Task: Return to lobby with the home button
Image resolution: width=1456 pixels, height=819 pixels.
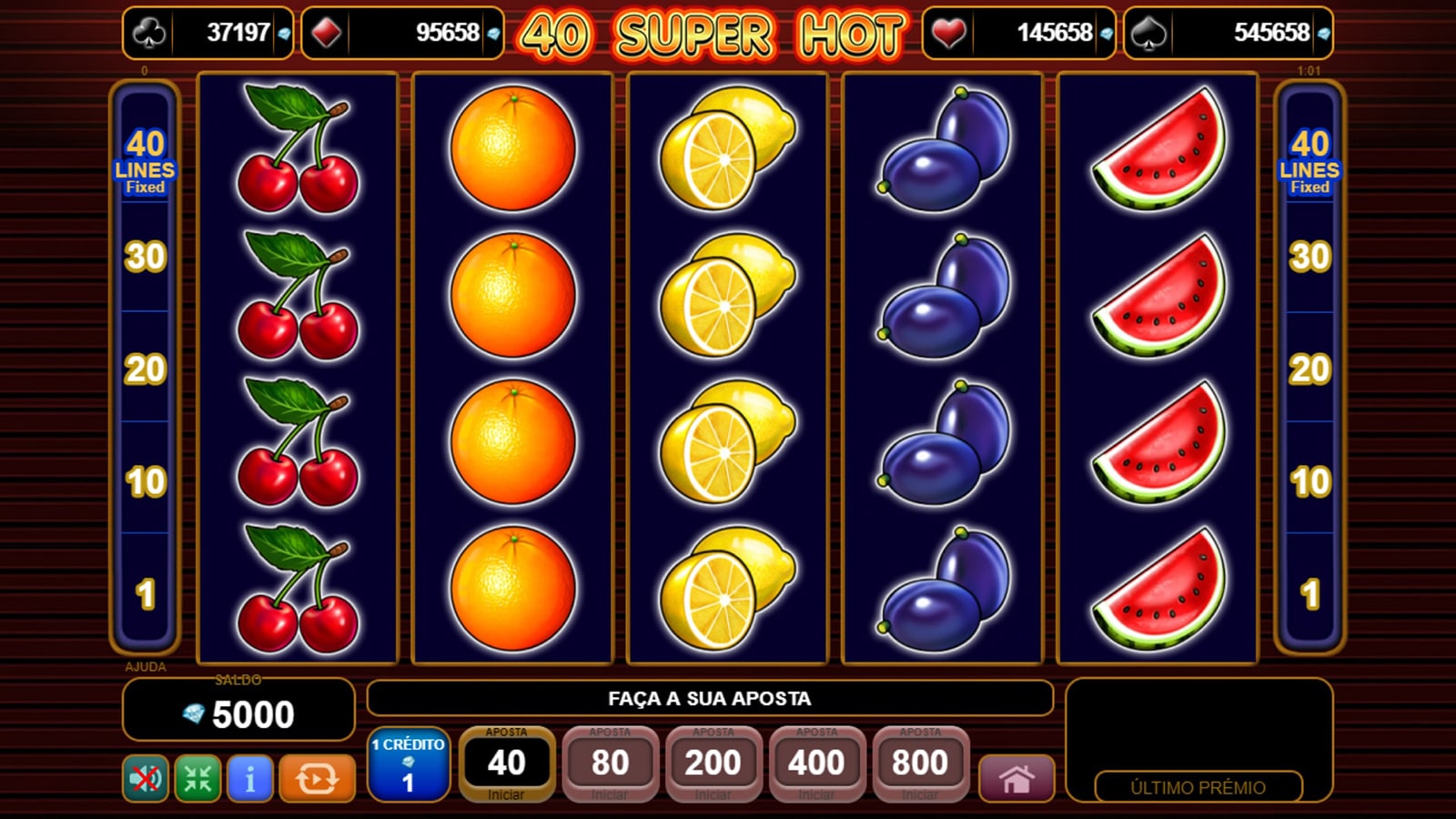Action: pyautogui.click(x=1016, y=779)
